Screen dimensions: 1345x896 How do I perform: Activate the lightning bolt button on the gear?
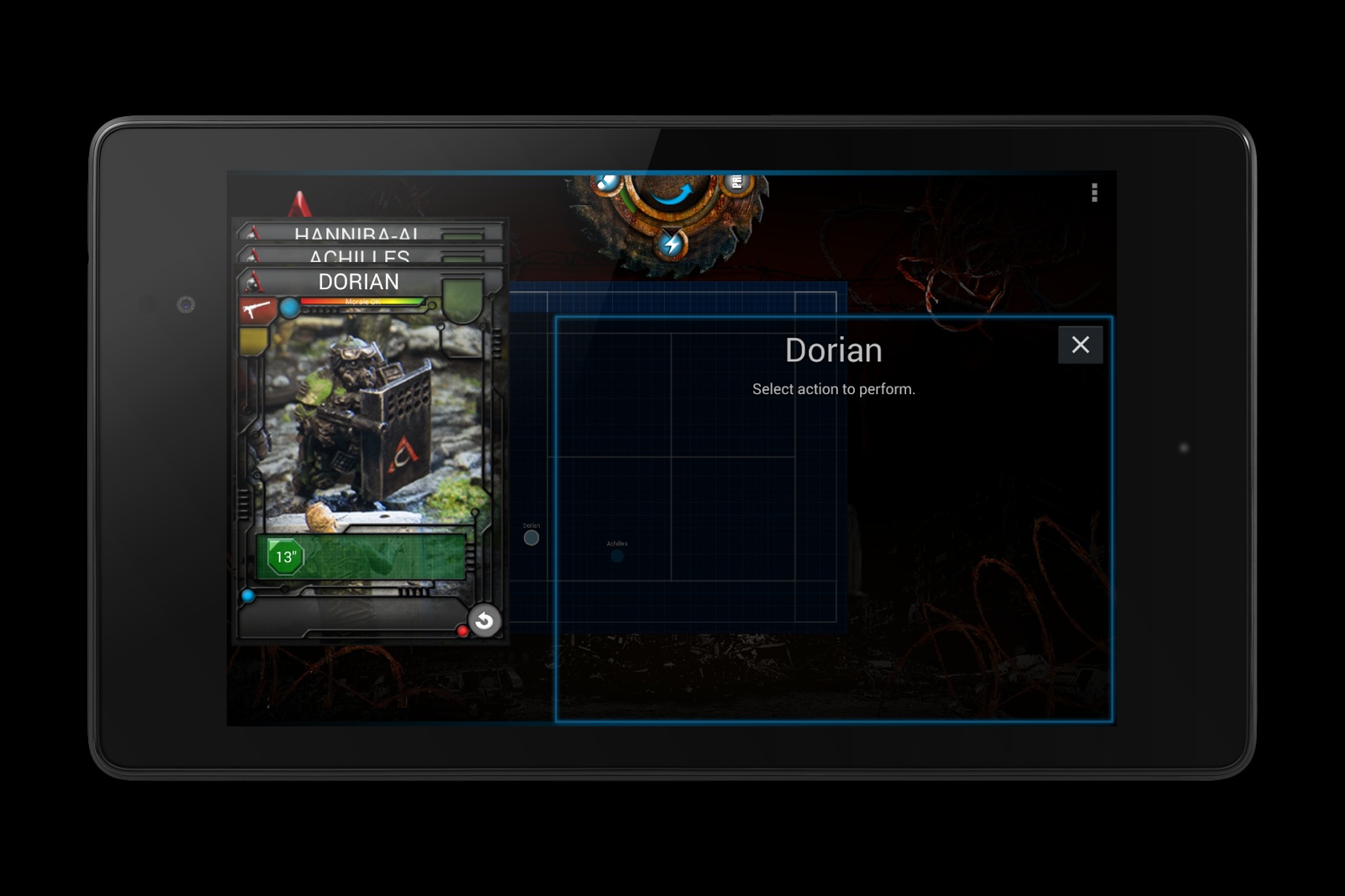(x=672, y=244)
